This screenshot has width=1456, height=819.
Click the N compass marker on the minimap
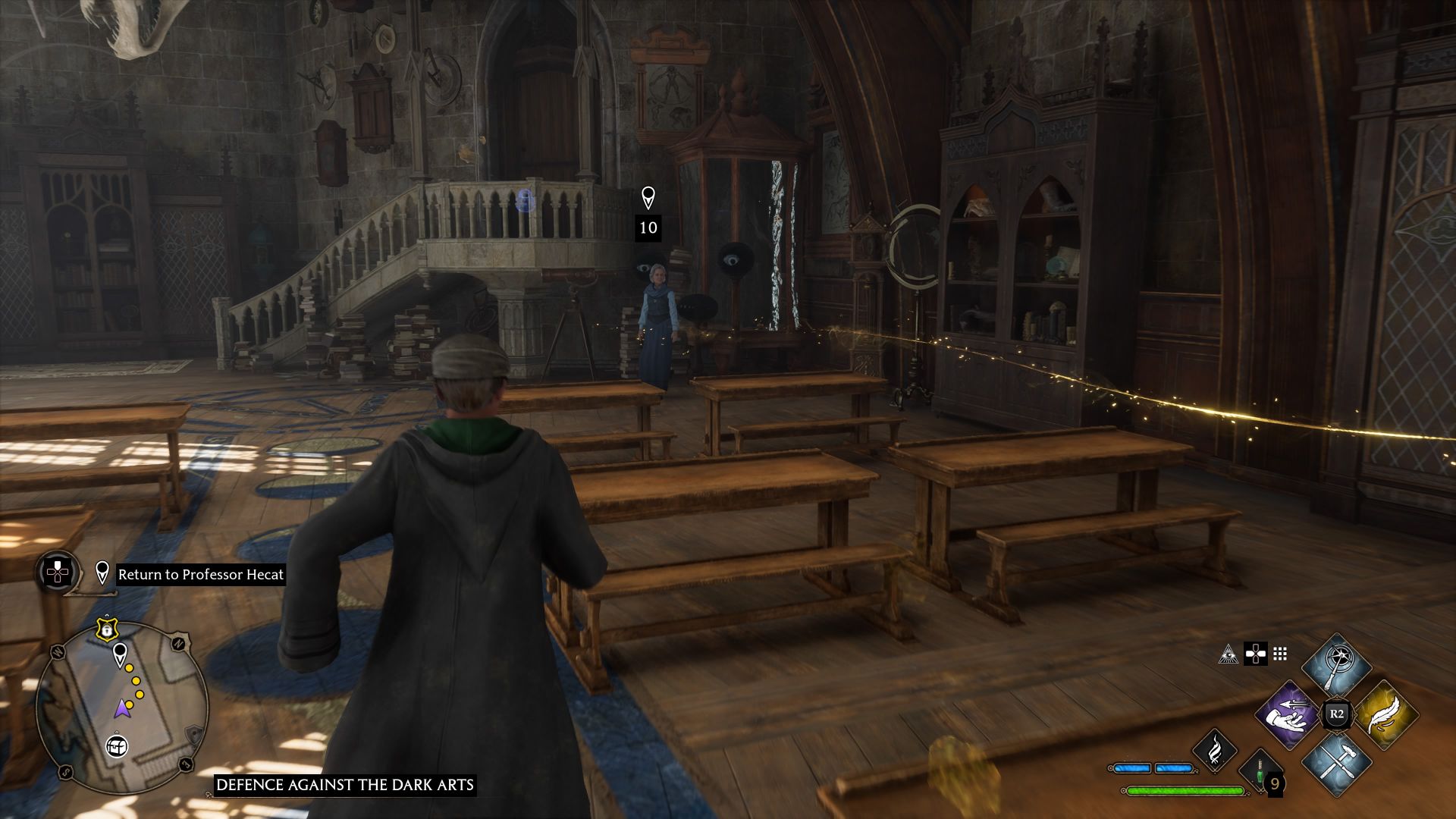177,642
